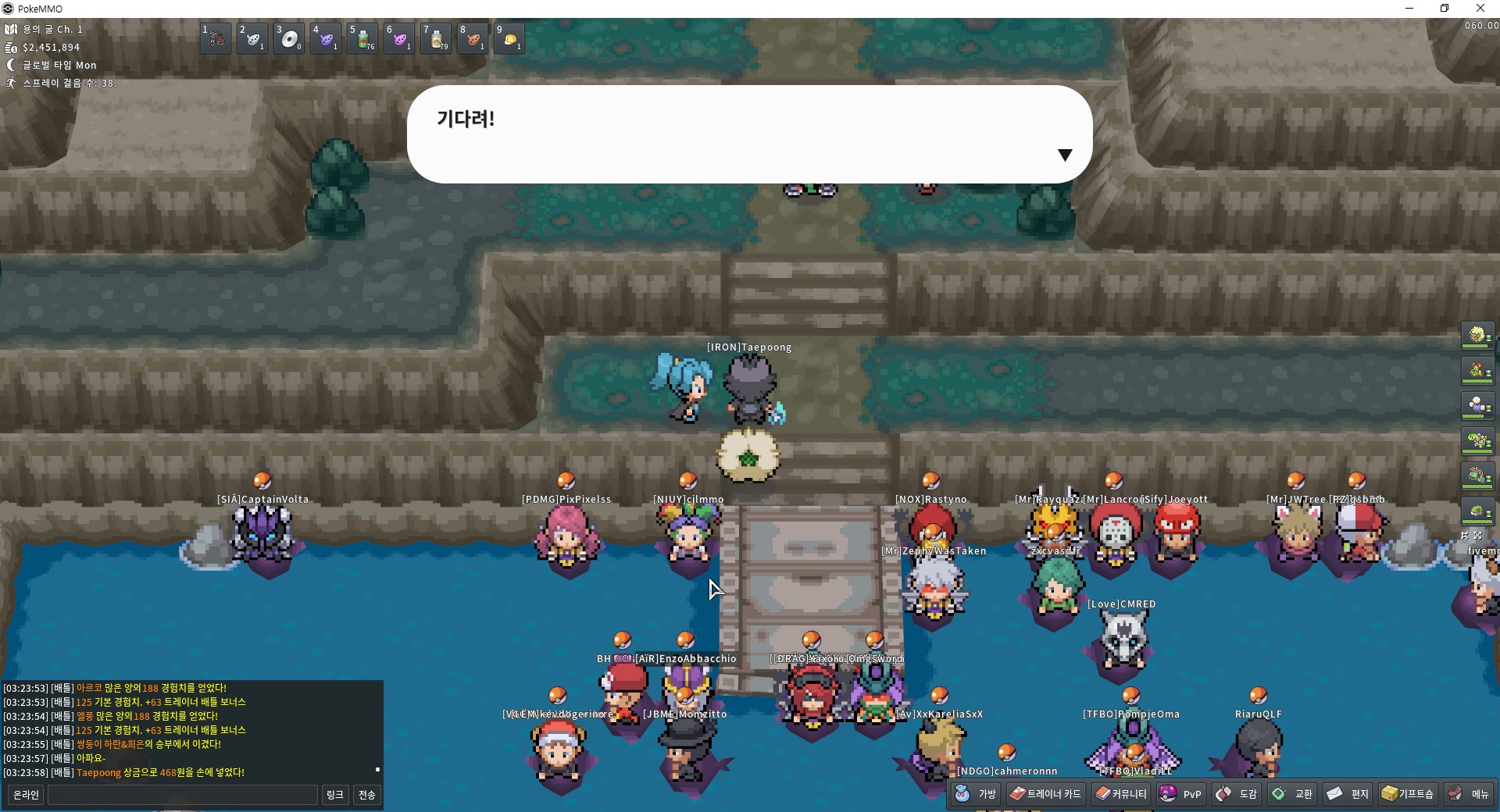Advance the dialogue with the arrow
The image size is (1500, 812).
[1064, 155]
